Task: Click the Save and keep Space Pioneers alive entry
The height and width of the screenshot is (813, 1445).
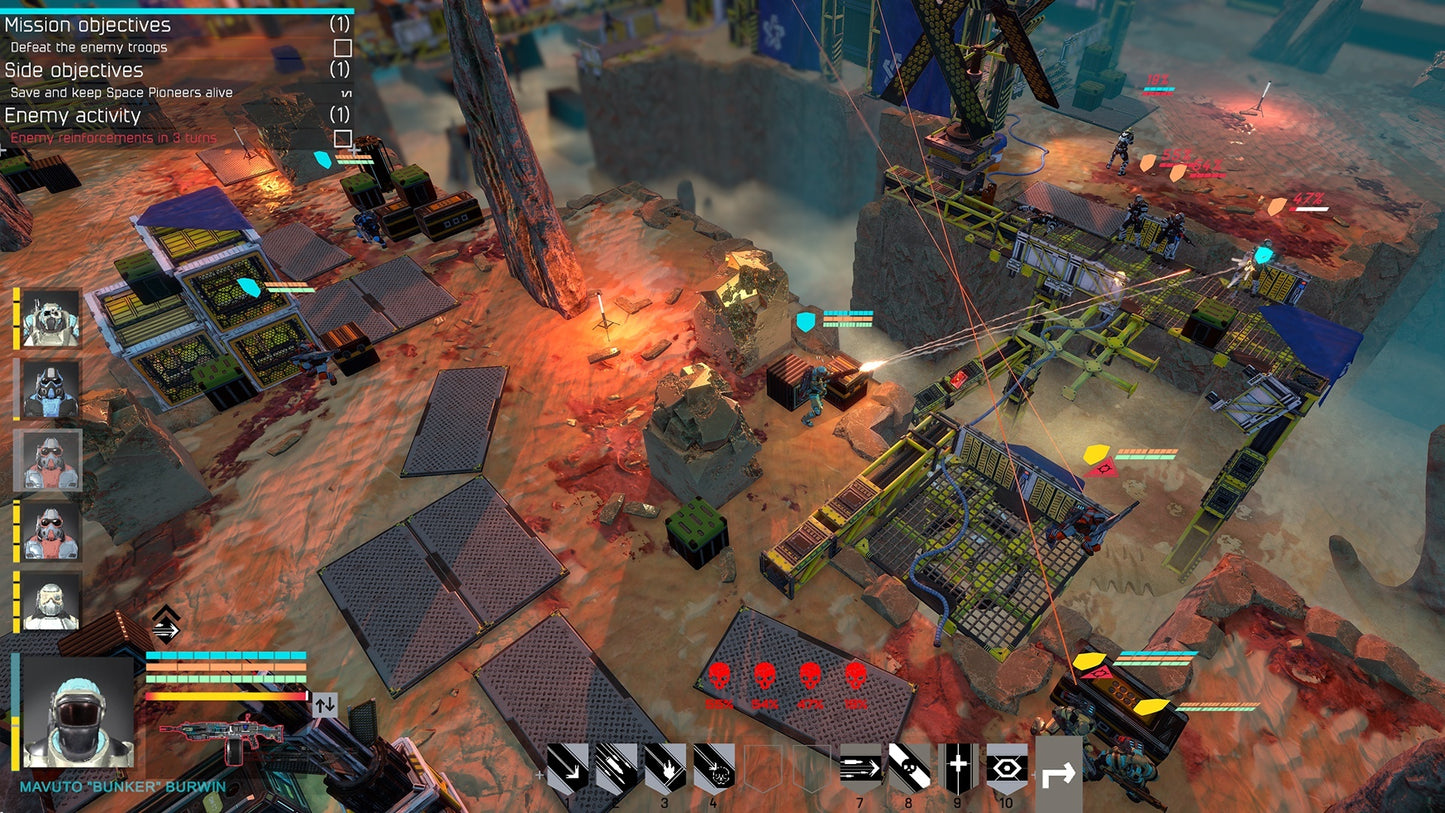Action: coord(120,91)
